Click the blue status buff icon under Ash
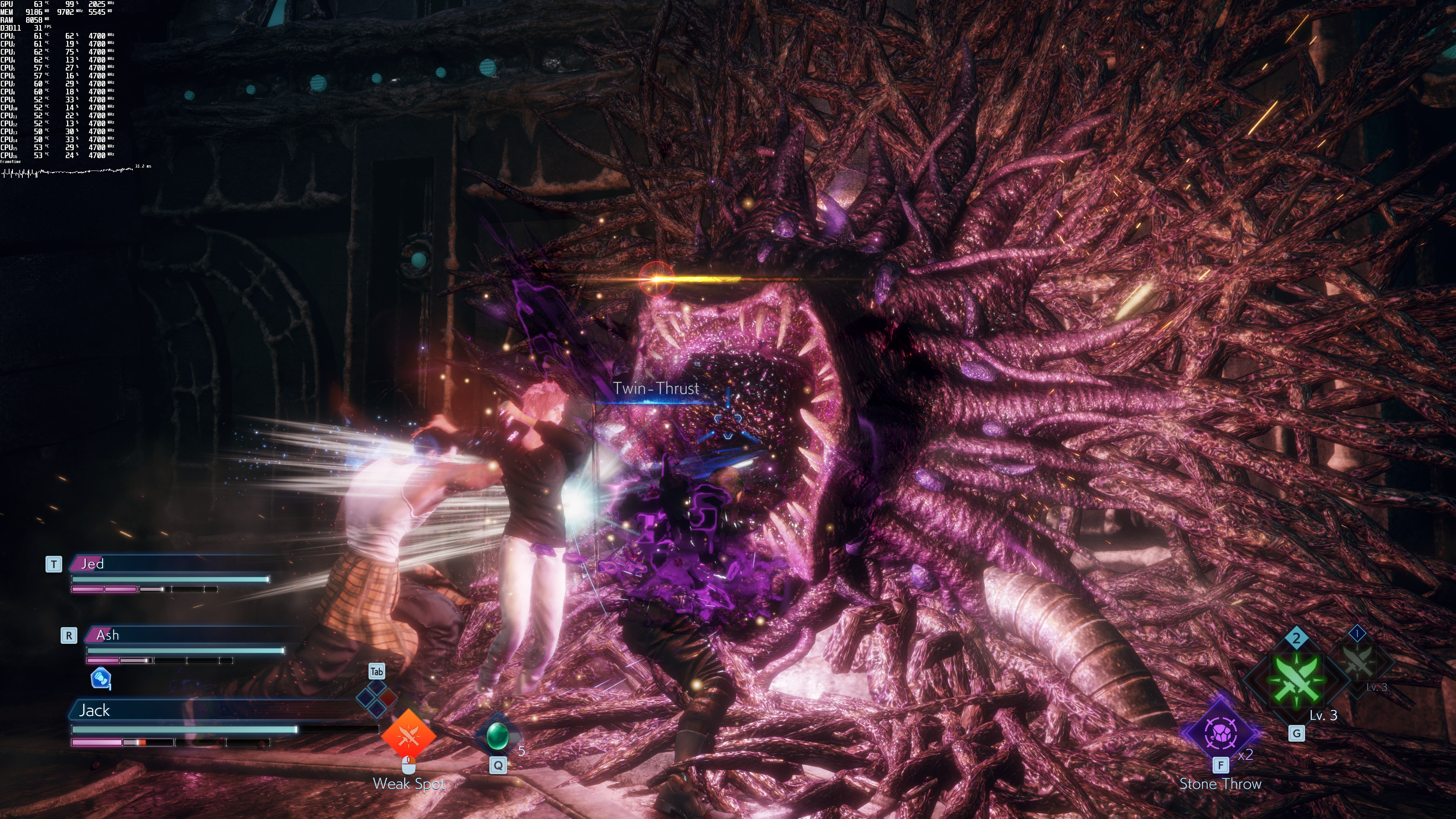The height and width of the screenshot is (819, 1456). [100, 678]
